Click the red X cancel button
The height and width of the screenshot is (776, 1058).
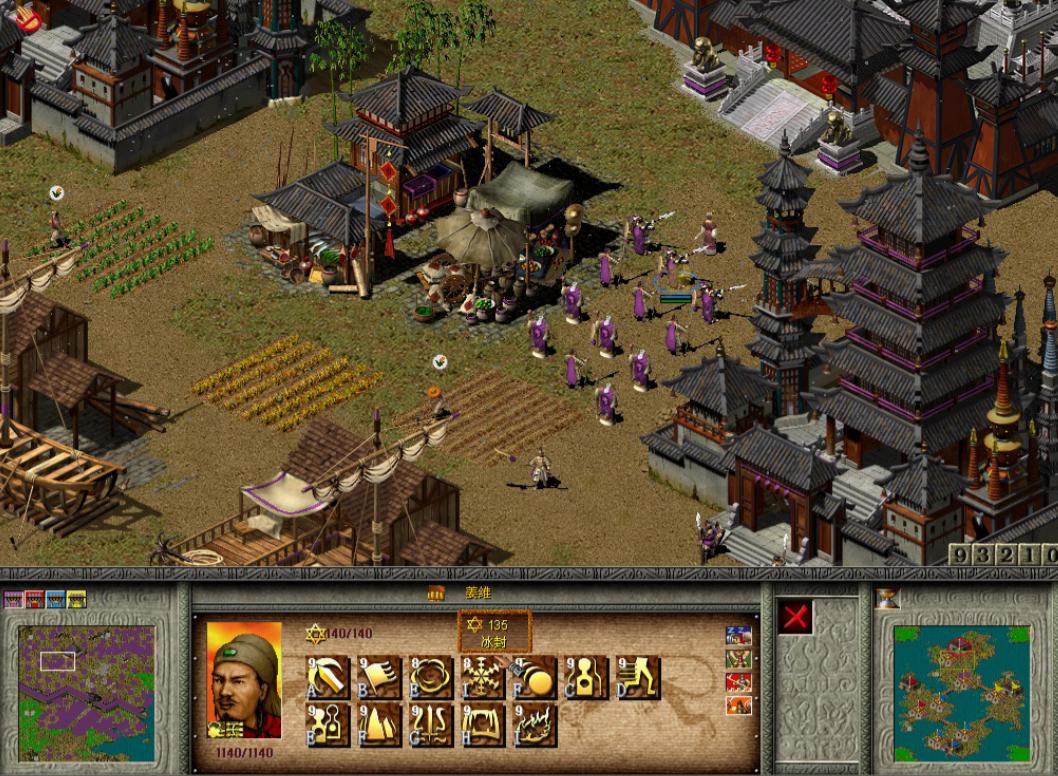pyautogui.click(x=796, y=618)
